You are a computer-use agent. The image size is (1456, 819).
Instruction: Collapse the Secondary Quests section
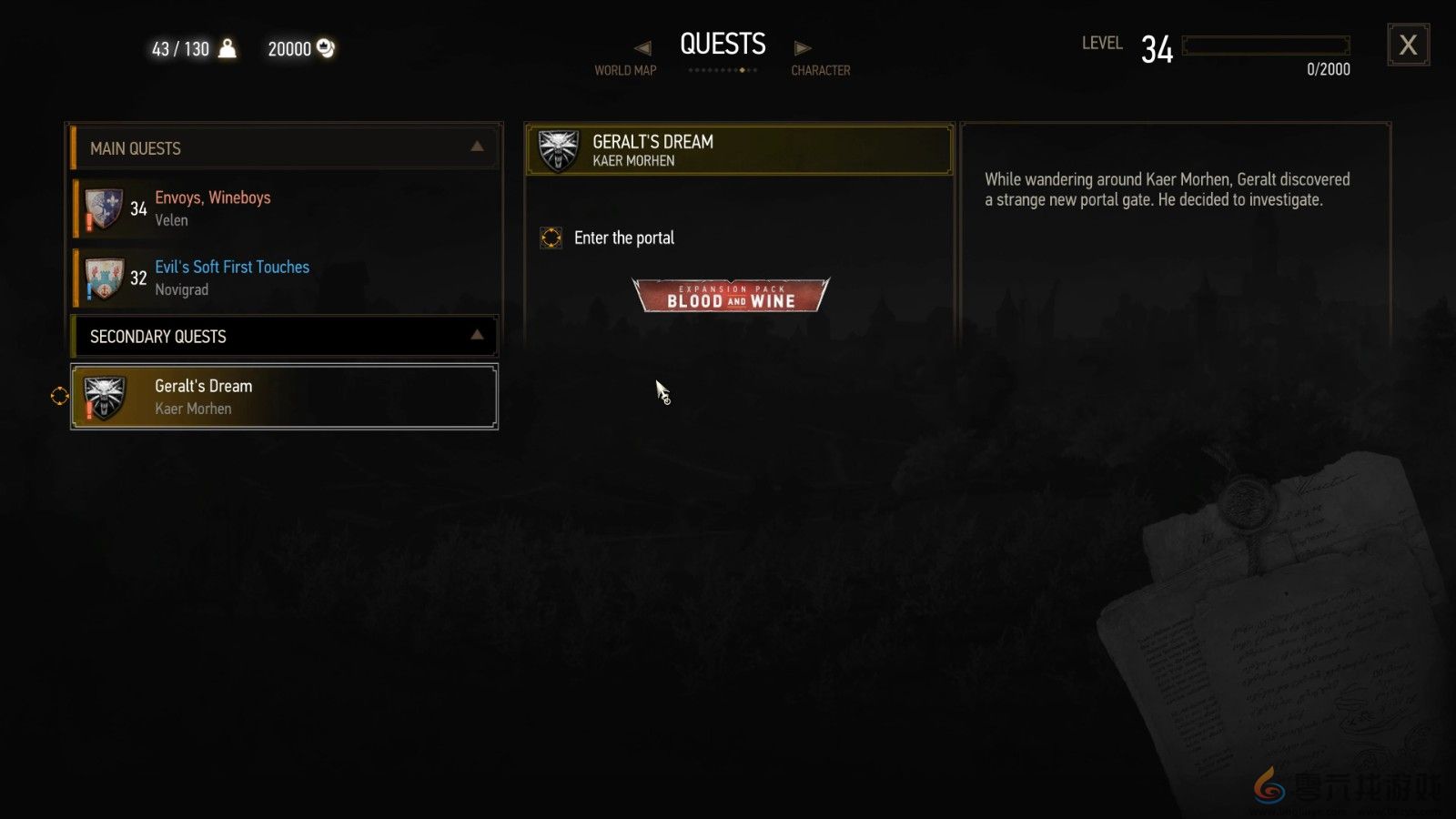(477, 336)
